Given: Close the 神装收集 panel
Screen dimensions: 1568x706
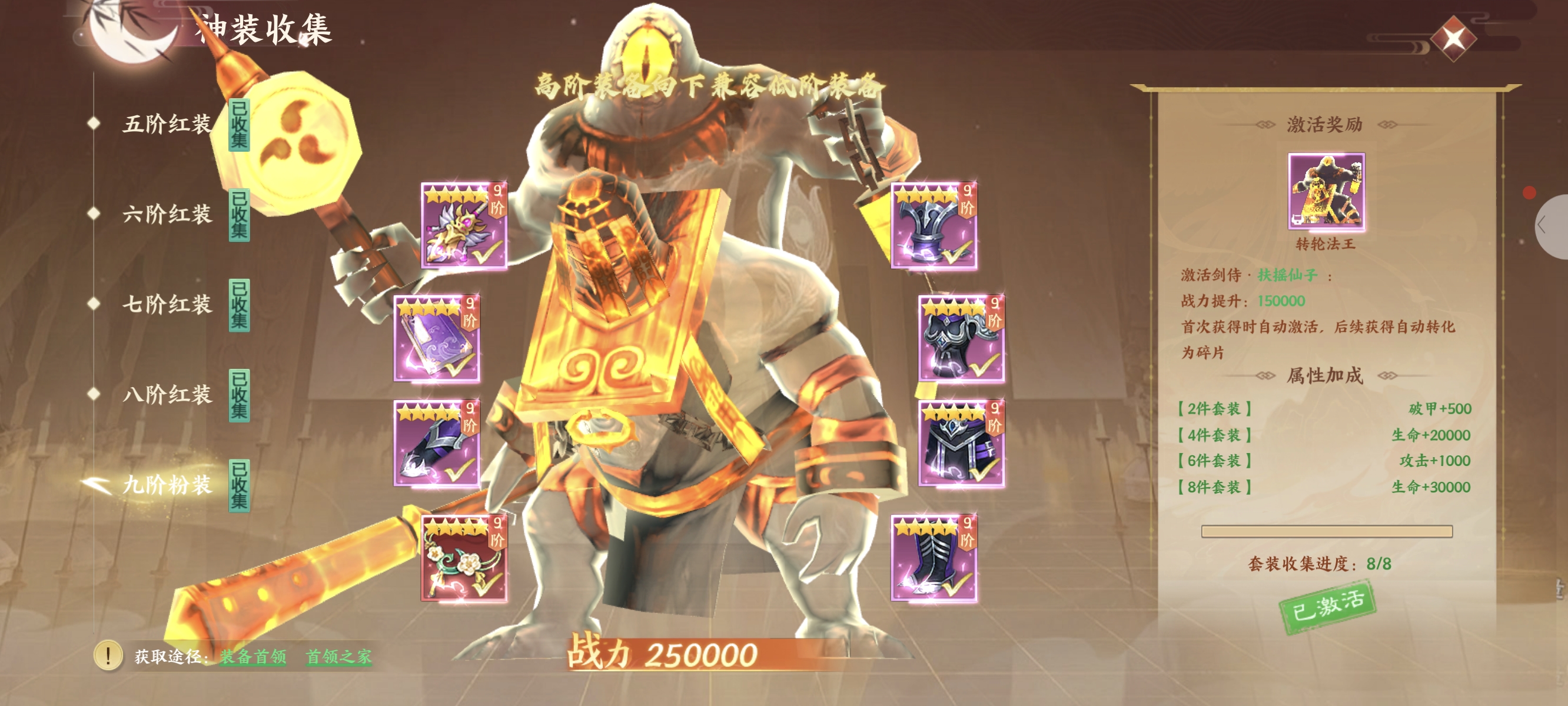Looking at the screenshot, I should coord(1453,39).
